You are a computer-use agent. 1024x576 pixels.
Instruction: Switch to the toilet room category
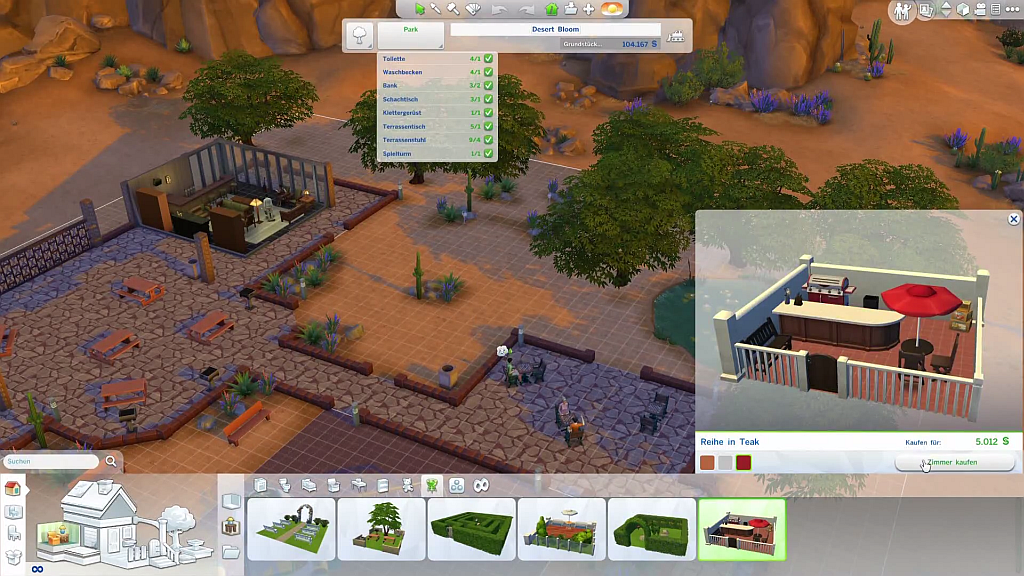(x=284, y=485)
